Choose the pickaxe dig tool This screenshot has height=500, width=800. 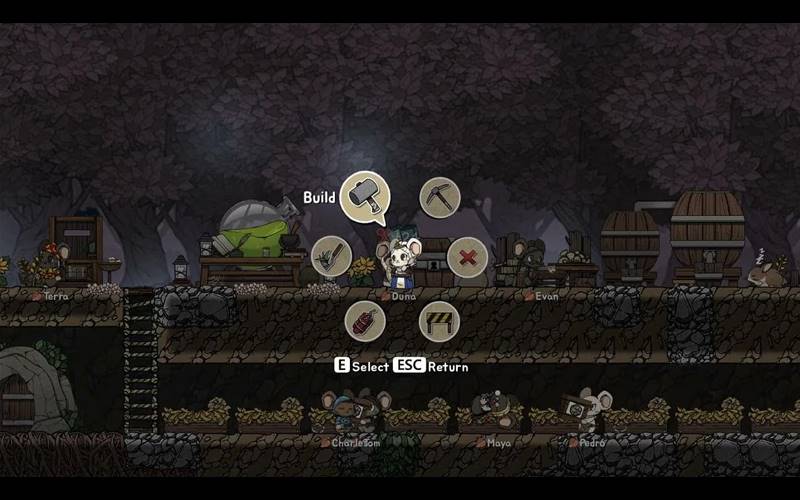tap(439, 197)
